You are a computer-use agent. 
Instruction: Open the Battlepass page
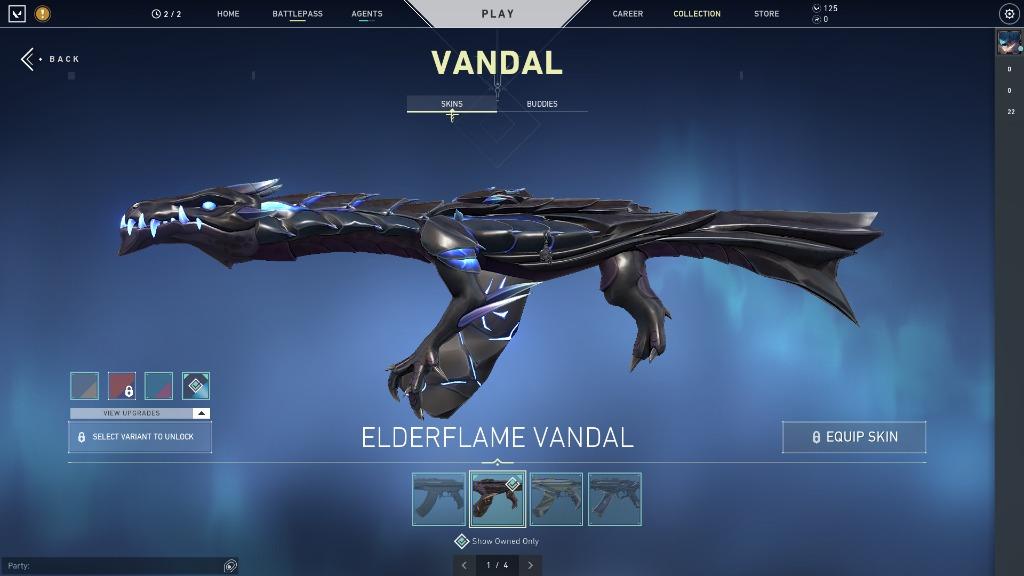point(297,14)
